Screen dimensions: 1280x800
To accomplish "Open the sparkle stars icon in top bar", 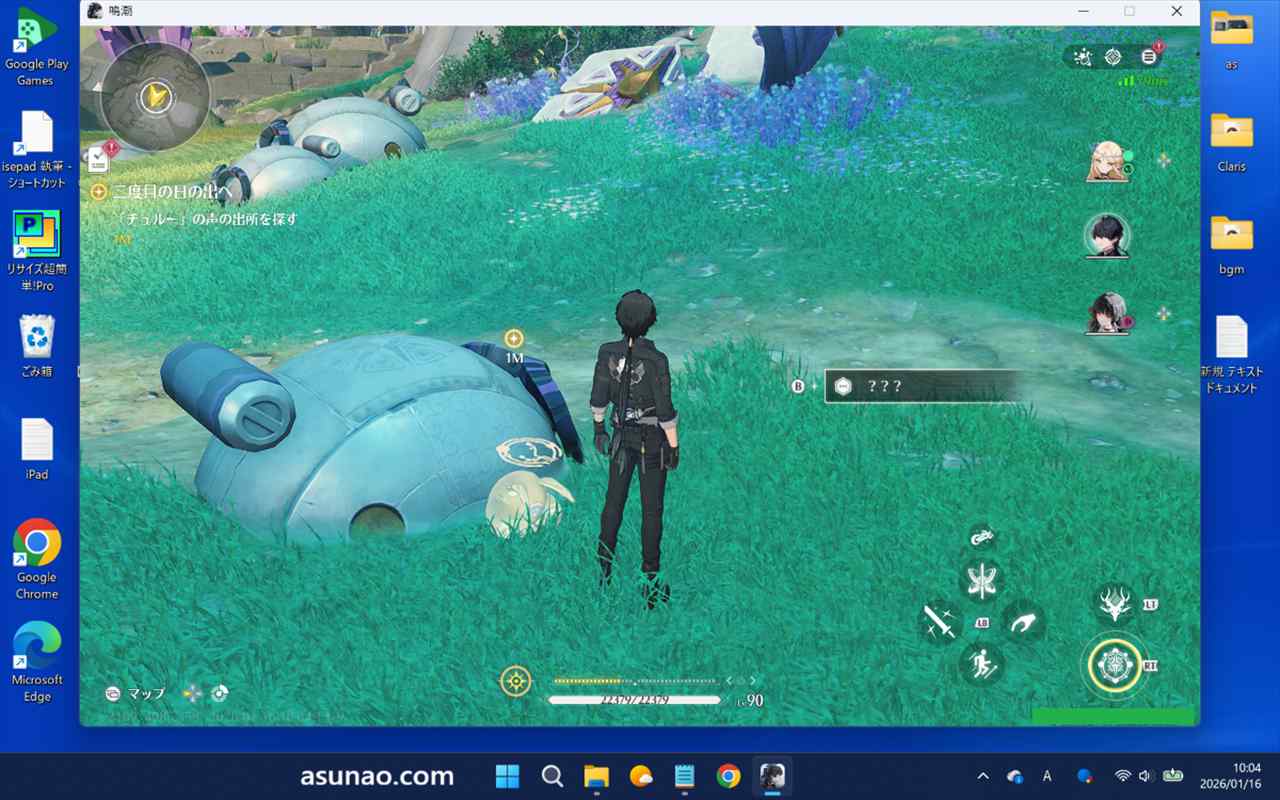I will click(1082, 57).
